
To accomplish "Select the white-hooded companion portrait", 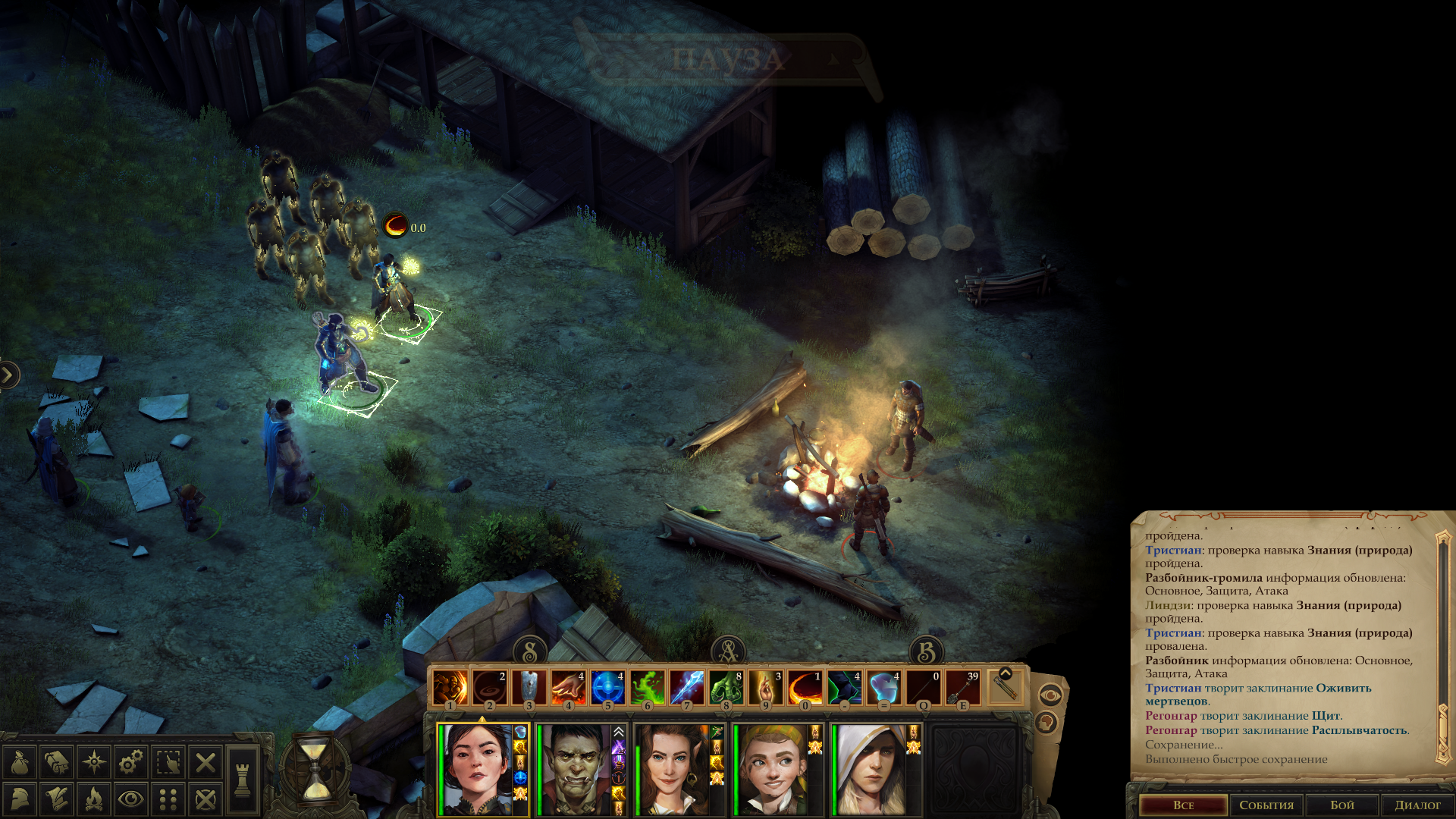I will pos(871,769).
